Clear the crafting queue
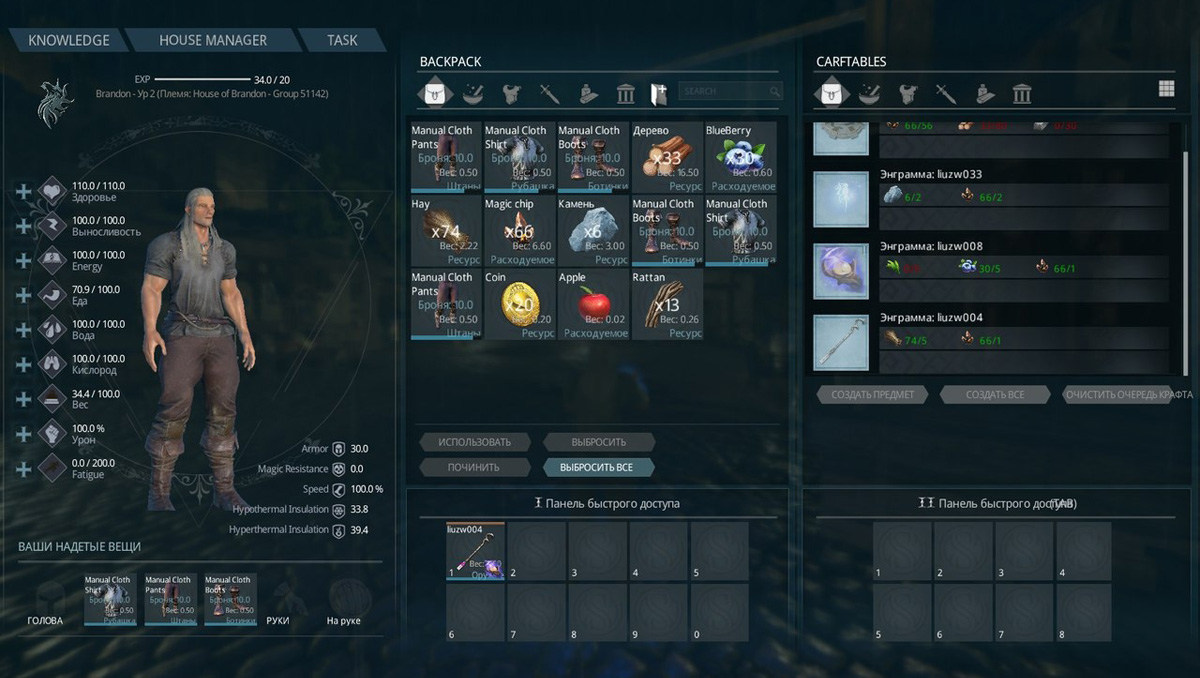Screen dimensions: 1200x678 click(x=1128, y=395)
